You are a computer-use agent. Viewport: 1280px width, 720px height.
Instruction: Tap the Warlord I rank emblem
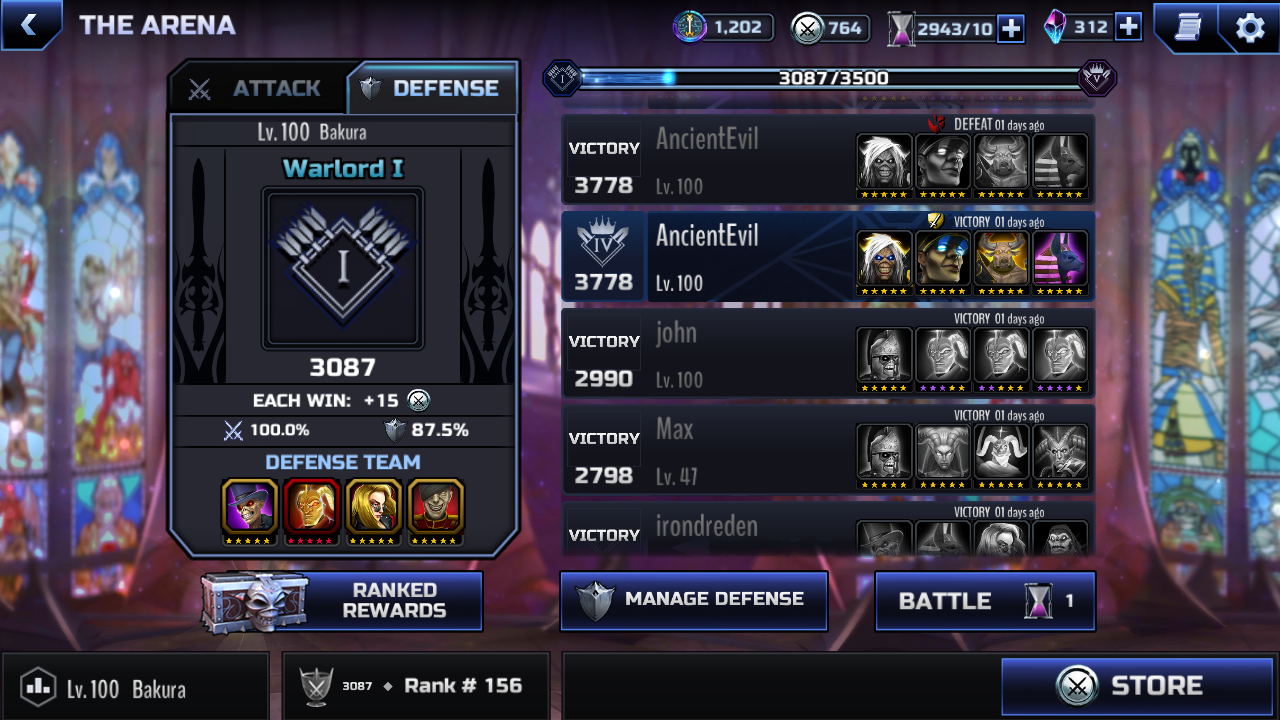pos(342,267)
